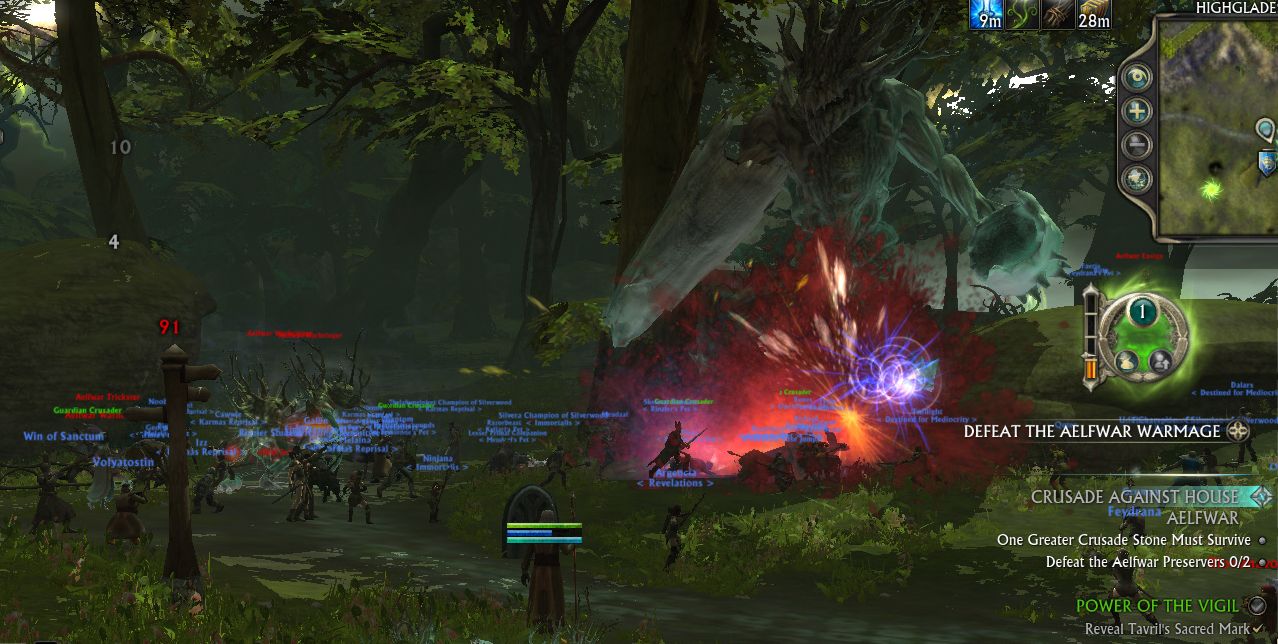Select the blue shield marker on the minimap
Screen dimensions: 1278x644
tap(1267, 163)
